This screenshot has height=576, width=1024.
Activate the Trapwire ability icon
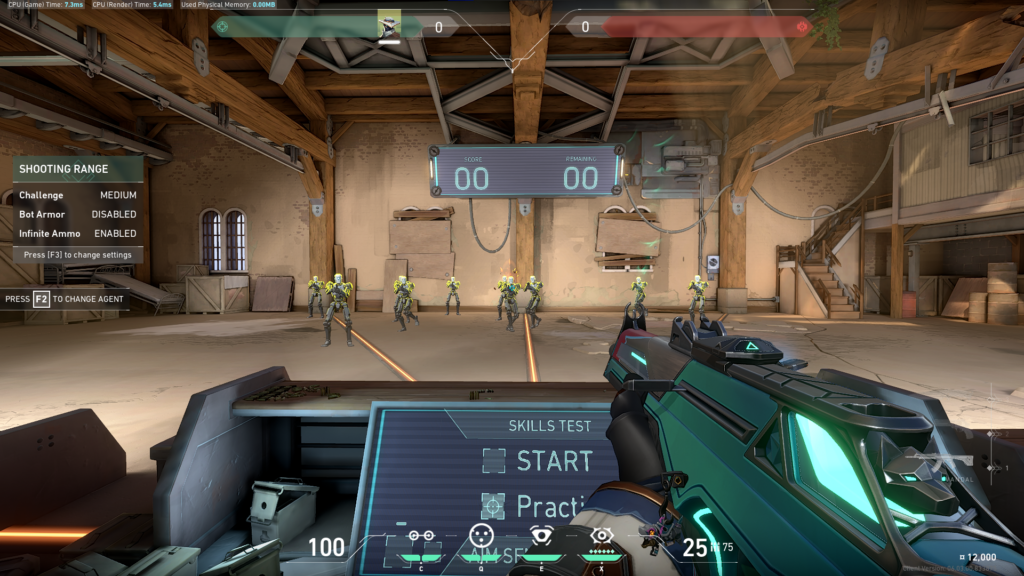click(421, 536)
